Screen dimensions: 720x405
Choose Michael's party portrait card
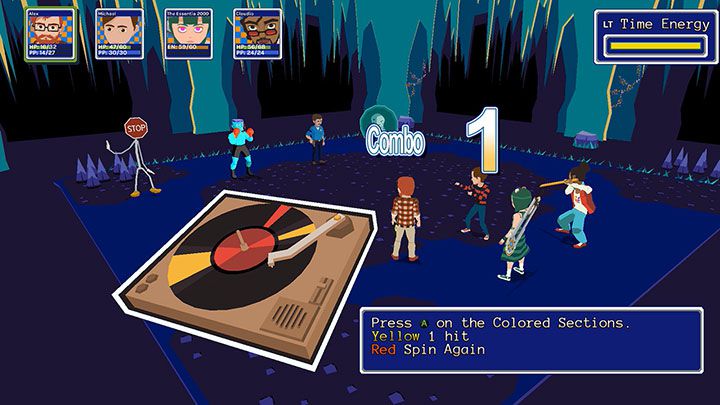click(x=119, y=34)
